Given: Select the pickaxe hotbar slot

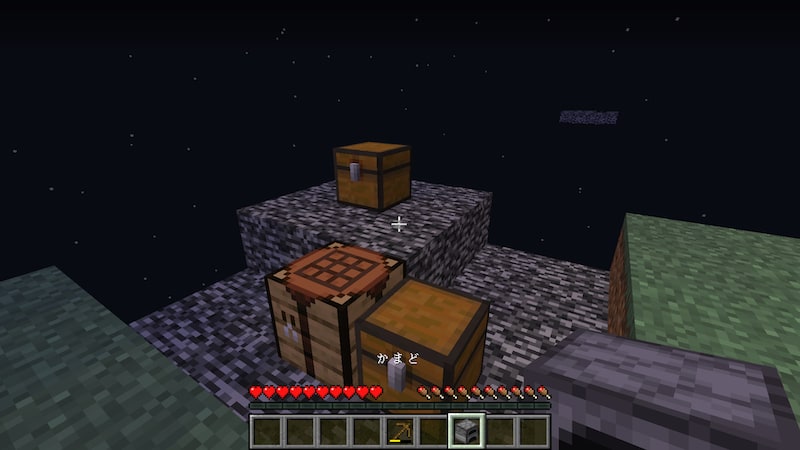Looking at the screenshot, I should [401, 432].
